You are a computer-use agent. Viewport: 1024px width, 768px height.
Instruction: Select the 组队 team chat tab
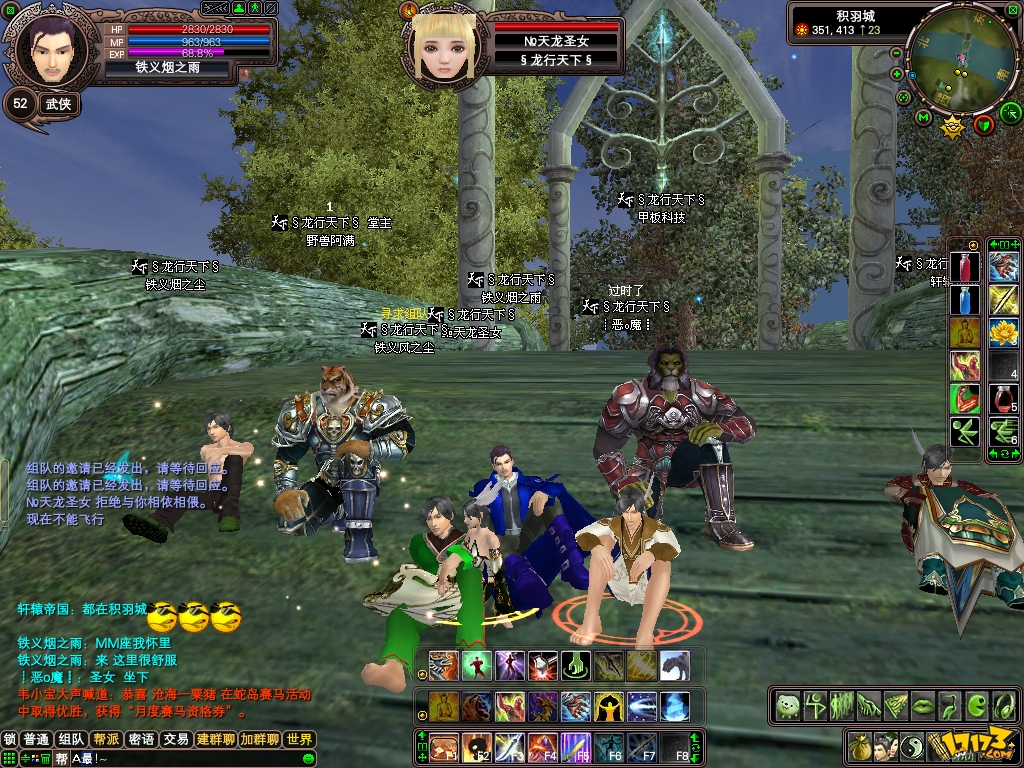71,740
